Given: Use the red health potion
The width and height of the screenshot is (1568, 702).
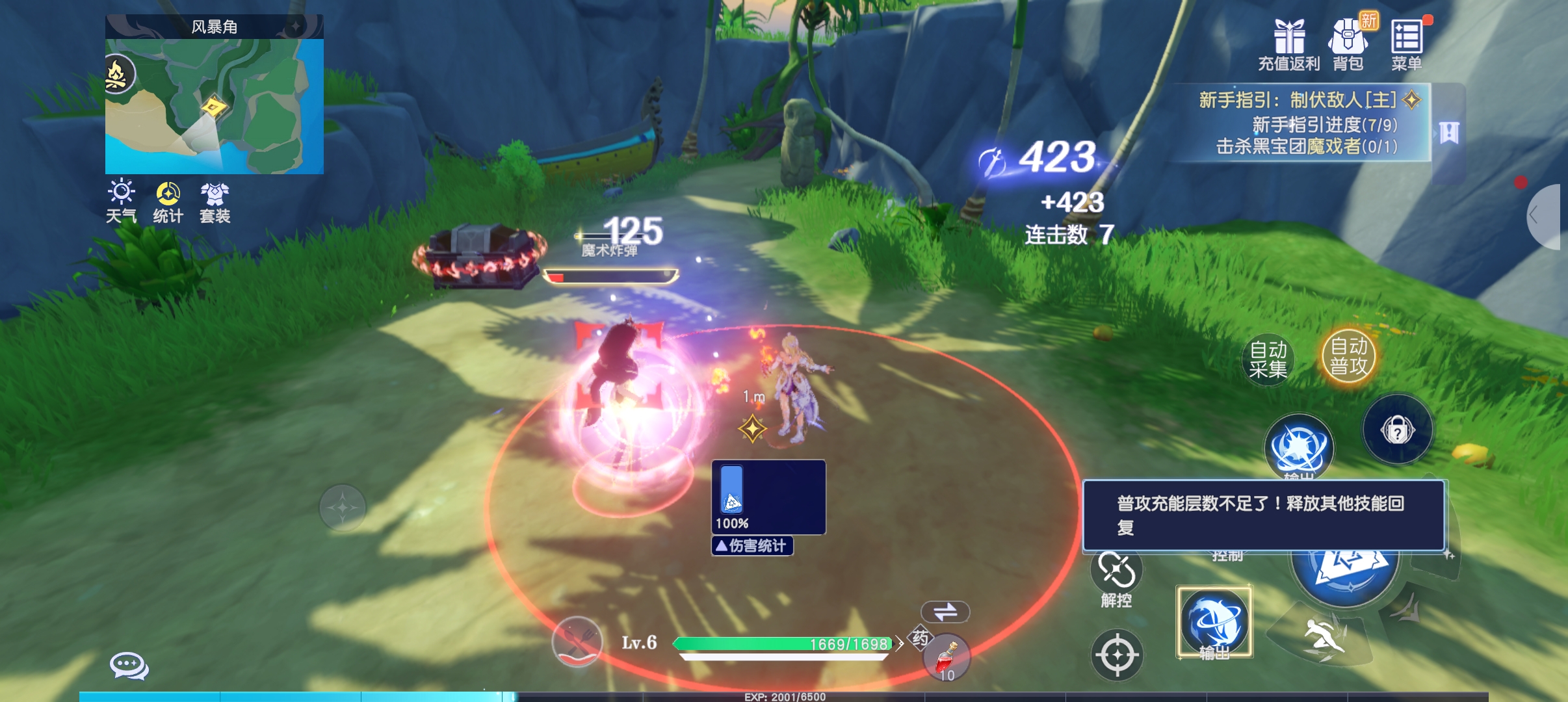Looking at the screenshot, I should click(x=947, y=657).
